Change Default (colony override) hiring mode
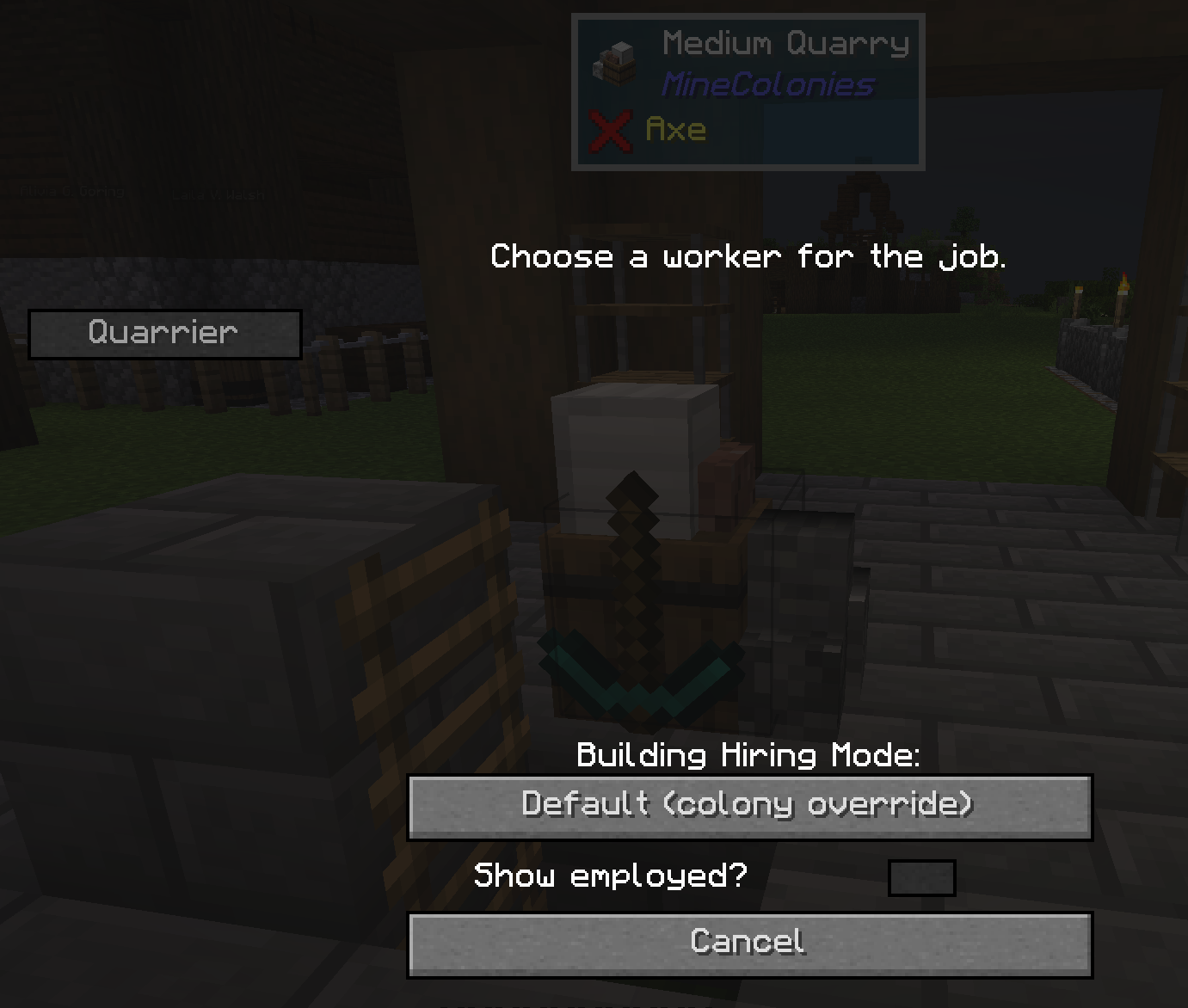This screenshot has width=1188, height=1008. 748,806
